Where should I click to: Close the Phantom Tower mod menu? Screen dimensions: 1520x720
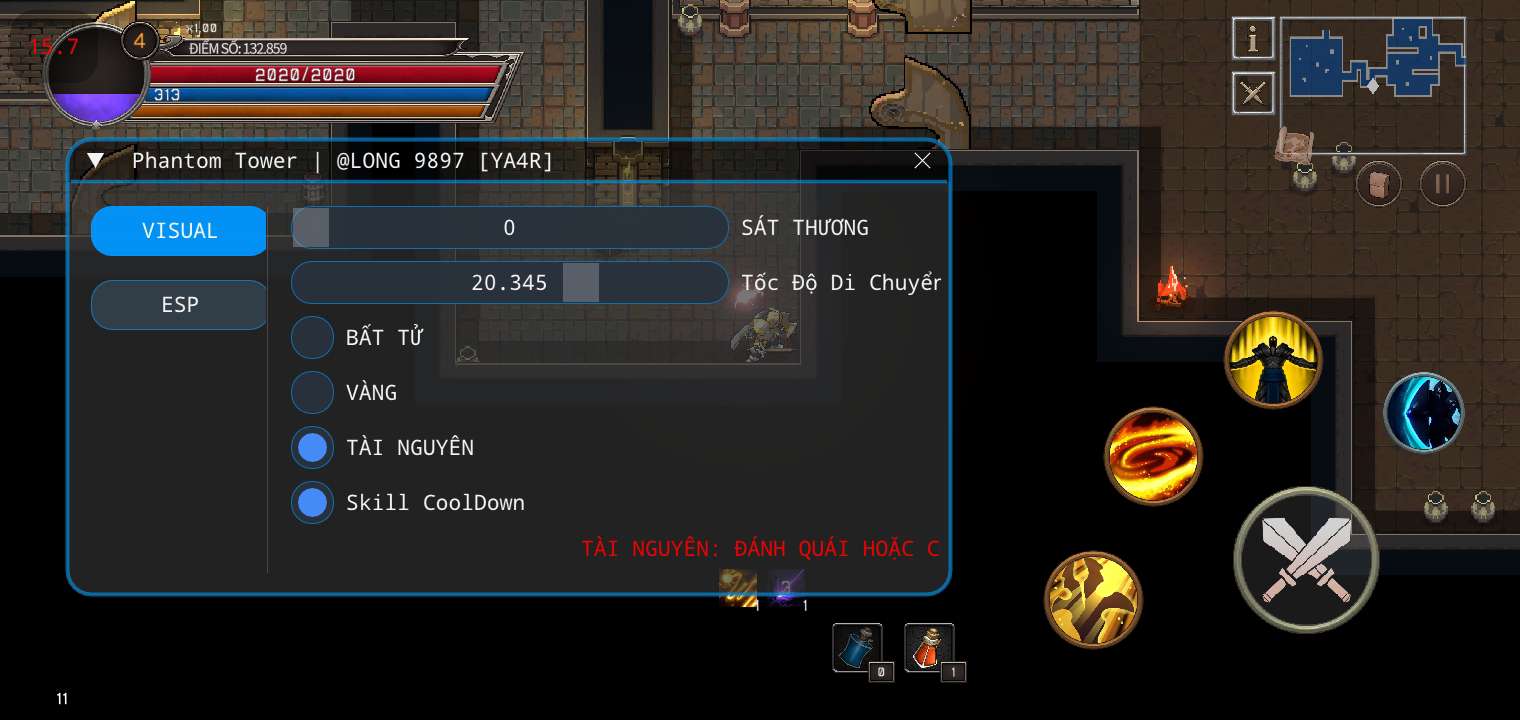922,161
